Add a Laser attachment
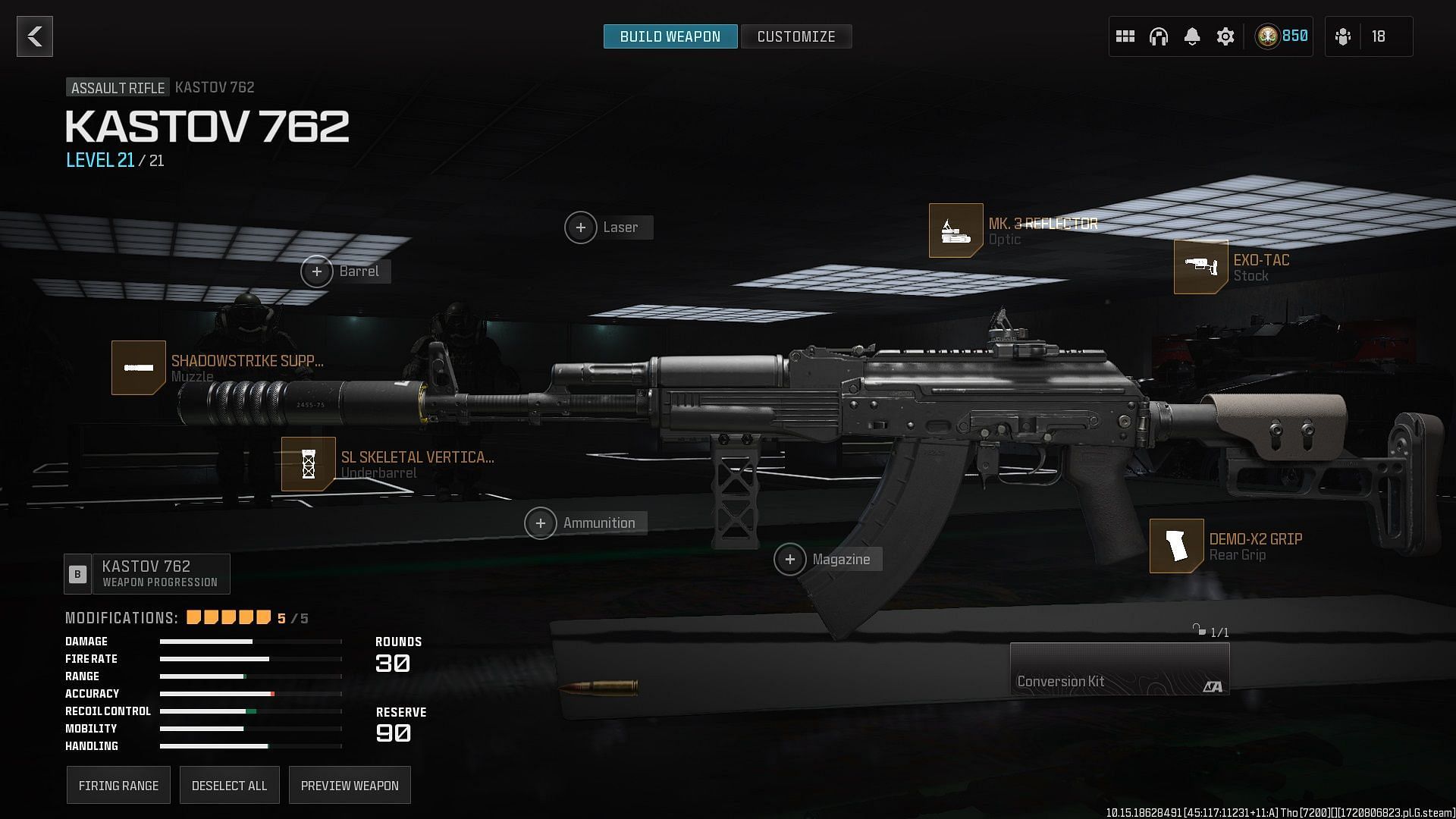Image resolution: width=1456 pixels, height=819 pixels. pos(581,227)
